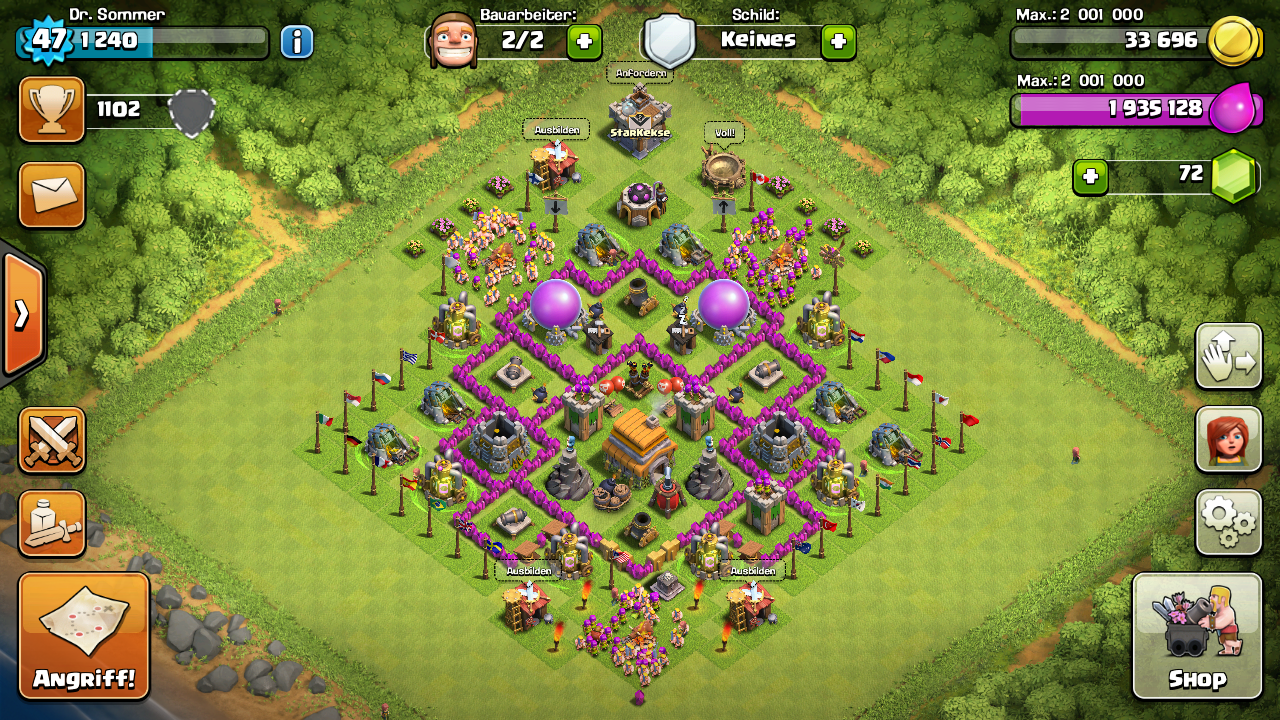Screen dimensions: 1280x720
Task: Open the Shop
Action: point(1197,636)
